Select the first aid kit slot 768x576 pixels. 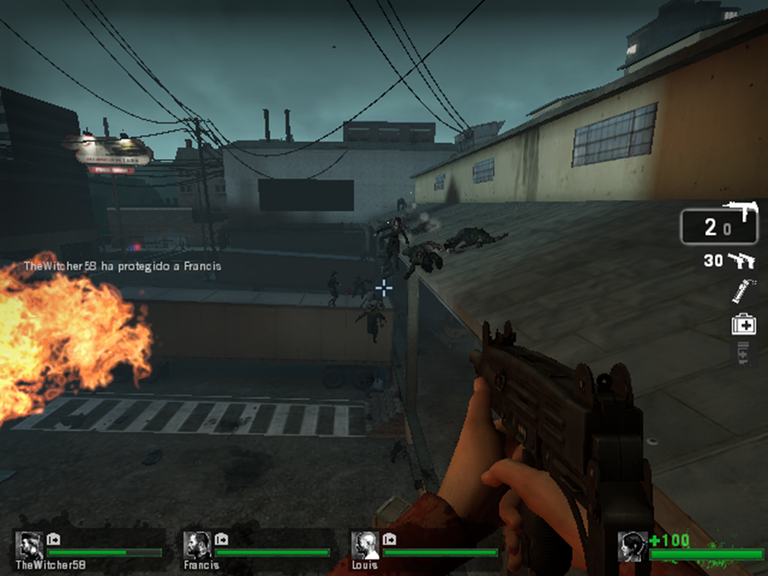point(743,324)
